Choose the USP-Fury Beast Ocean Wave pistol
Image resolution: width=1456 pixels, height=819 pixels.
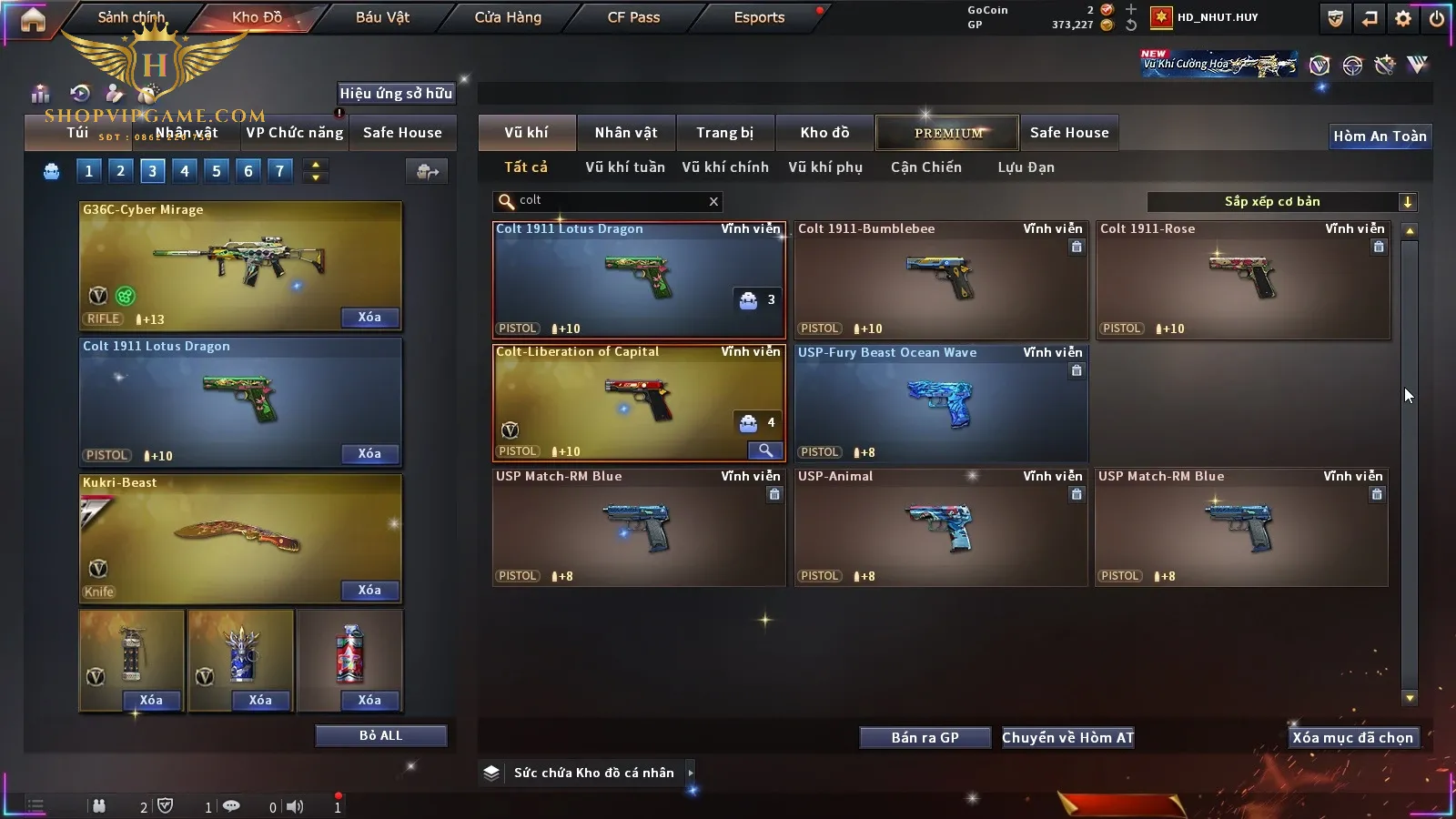pyautogui.click(x=940, y=404)
